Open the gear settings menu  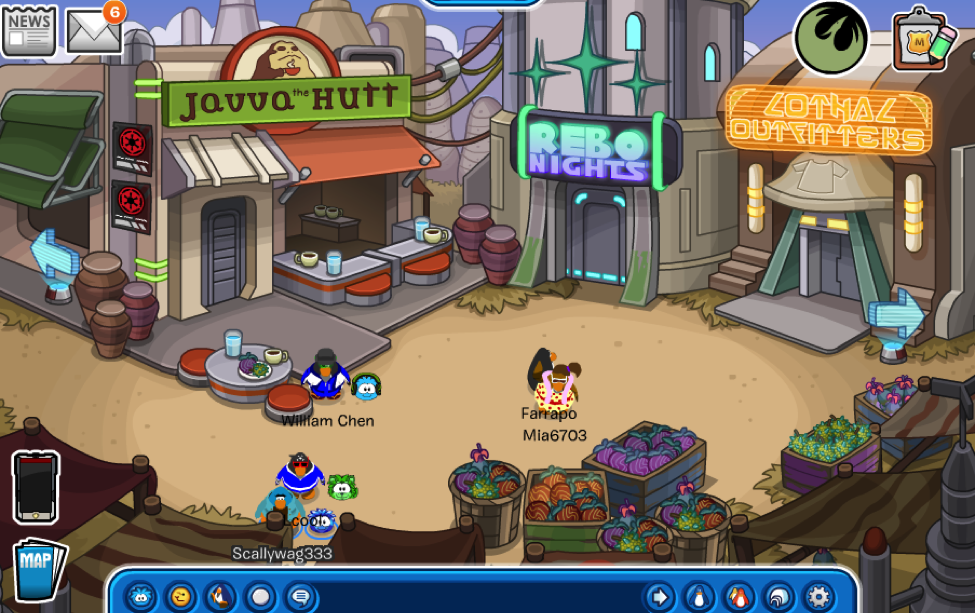click(819, 597)
